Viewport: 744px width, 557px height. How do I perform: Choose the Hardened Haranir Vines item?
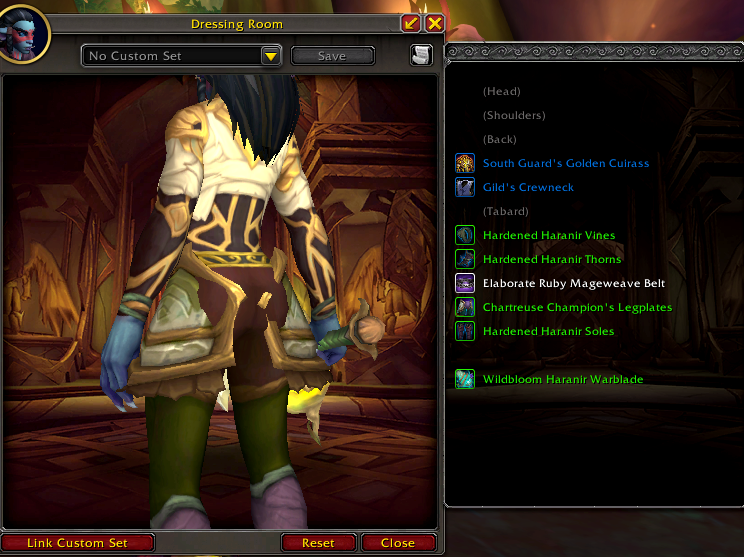548,235
